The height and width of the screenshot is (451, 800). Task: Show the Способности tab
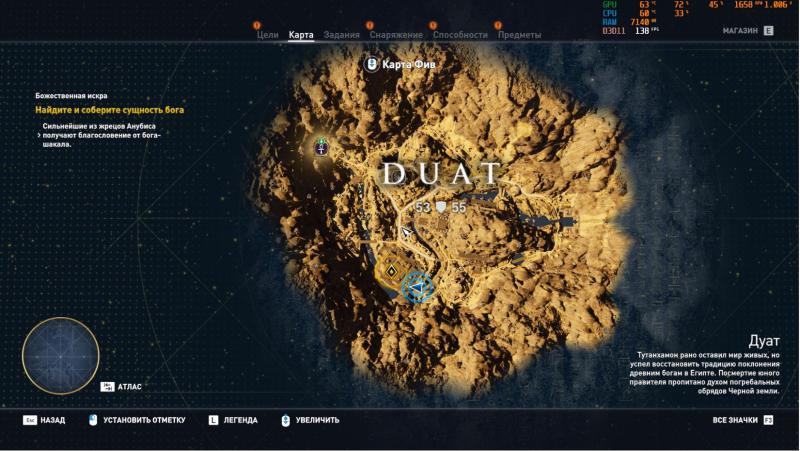(460, 35)
